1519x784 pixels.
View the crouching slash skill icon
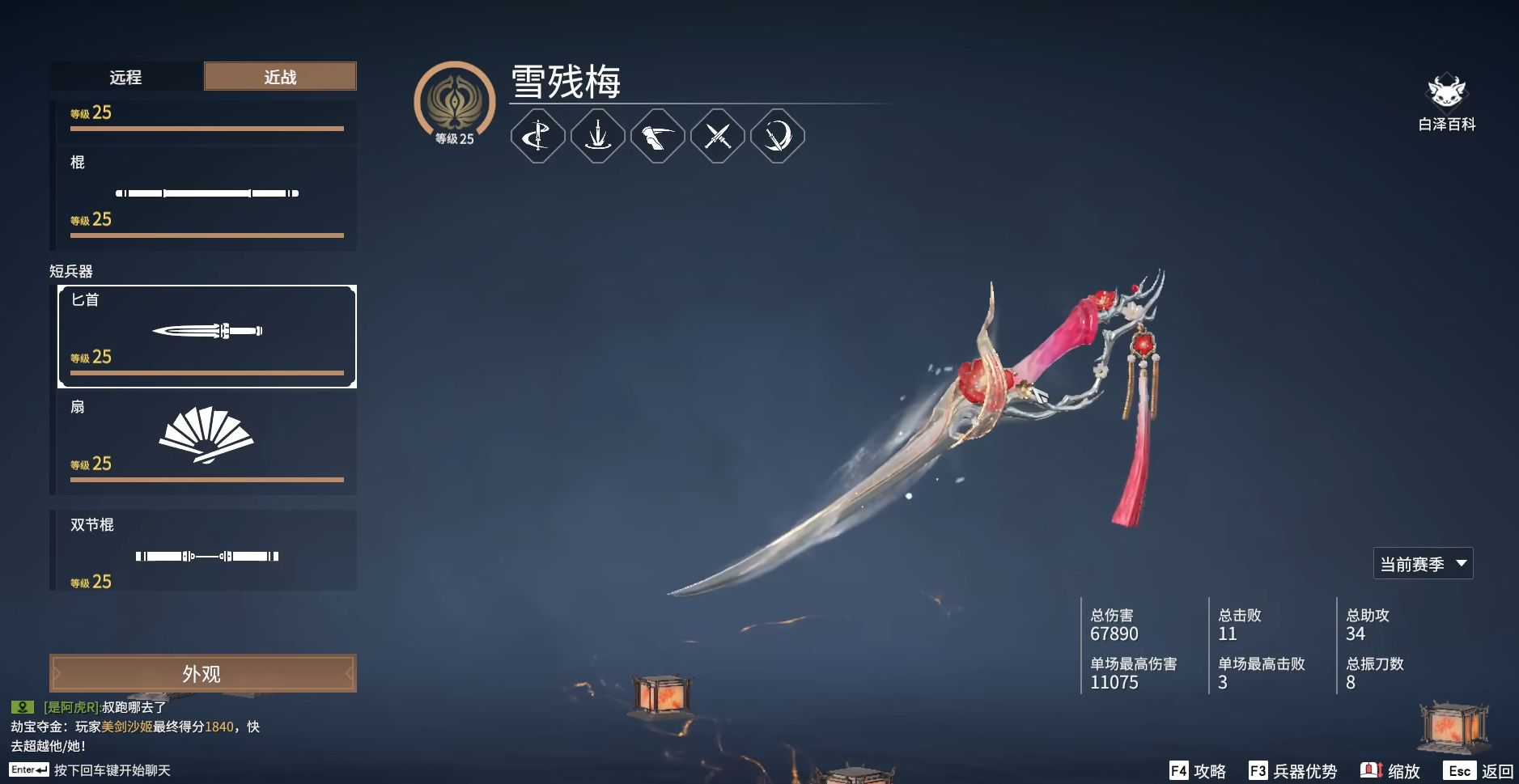tap(658, 136)
